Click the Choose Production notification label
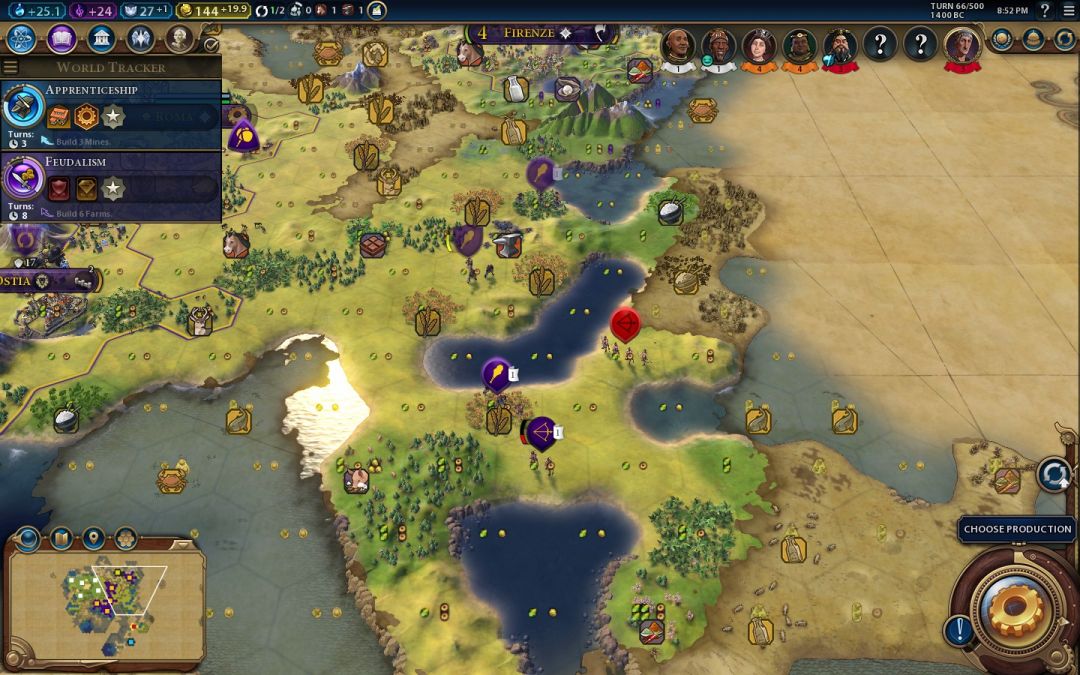Image resolution: width=1080 pixels, height=675 pixels. pos(1016,529)
